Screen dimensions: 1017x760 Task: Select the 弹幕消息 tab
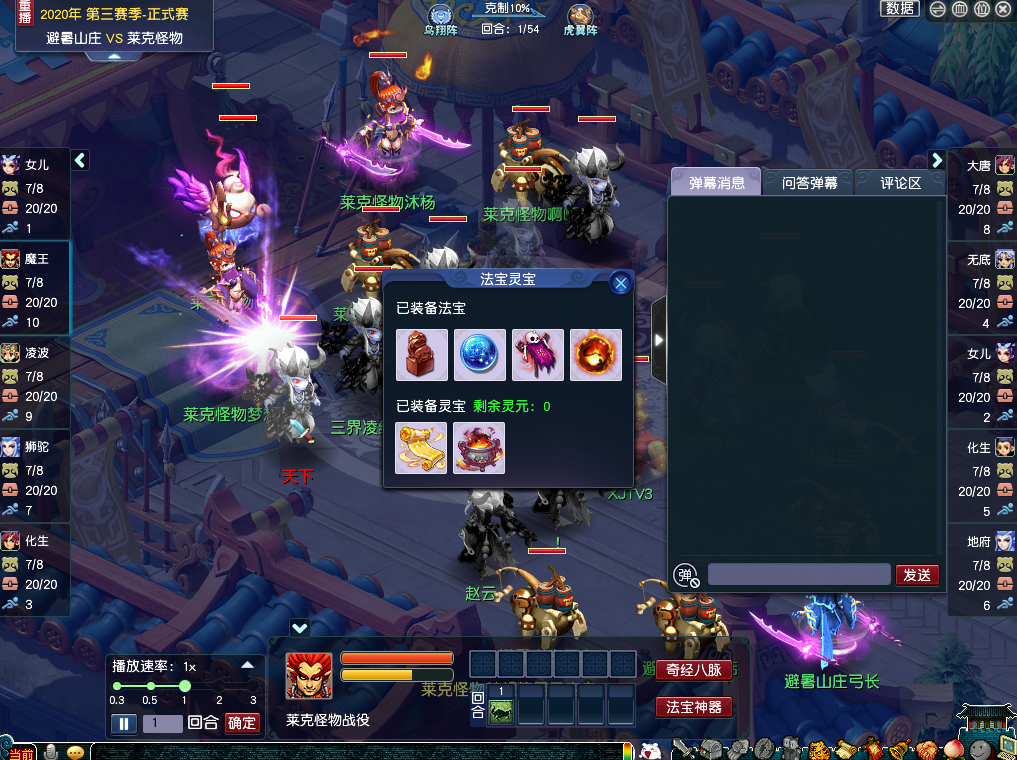click(716, 182)
